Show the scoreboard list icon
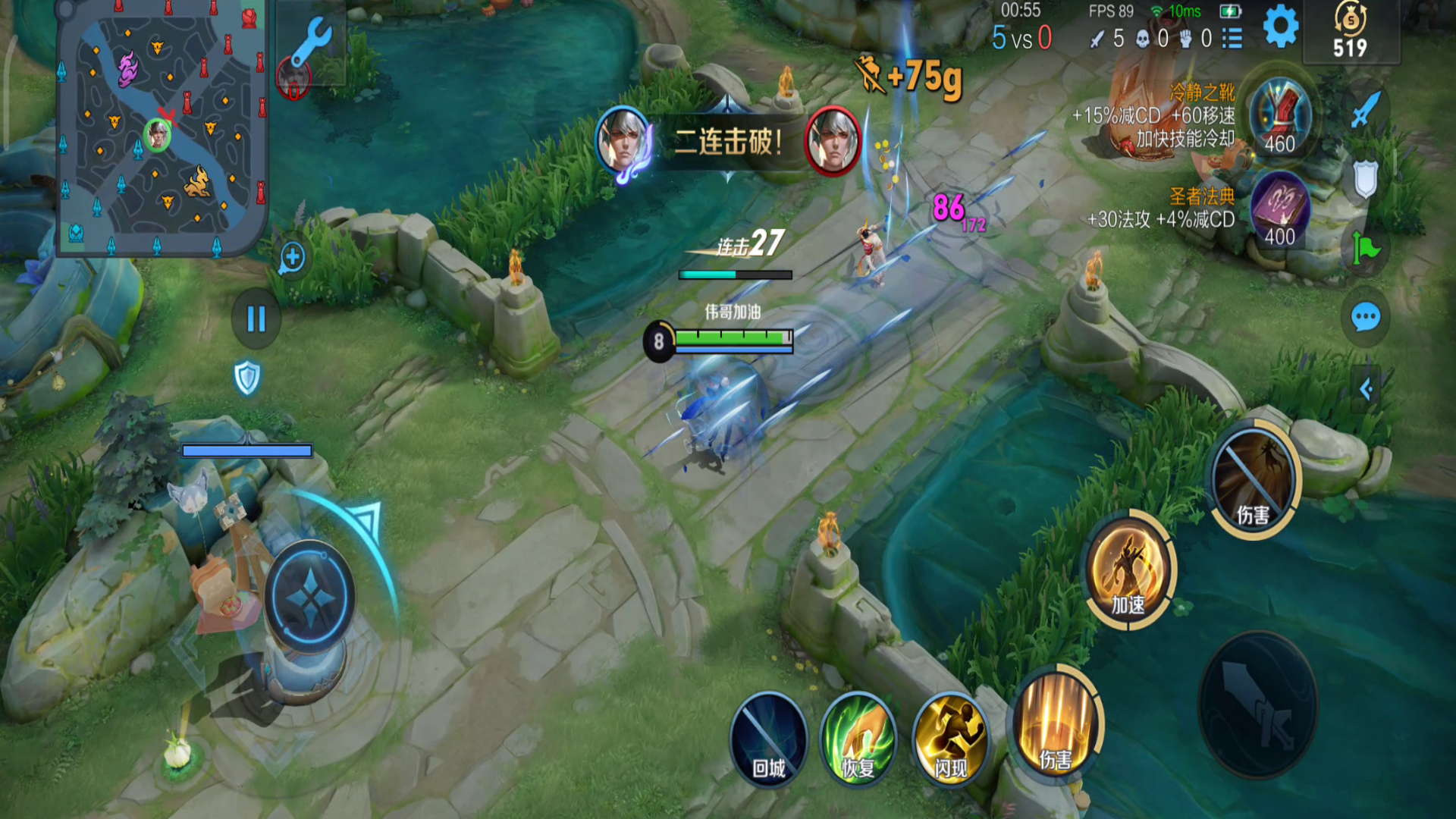The width and height of the screenshot is (1456, 819). pos(1233,38)
